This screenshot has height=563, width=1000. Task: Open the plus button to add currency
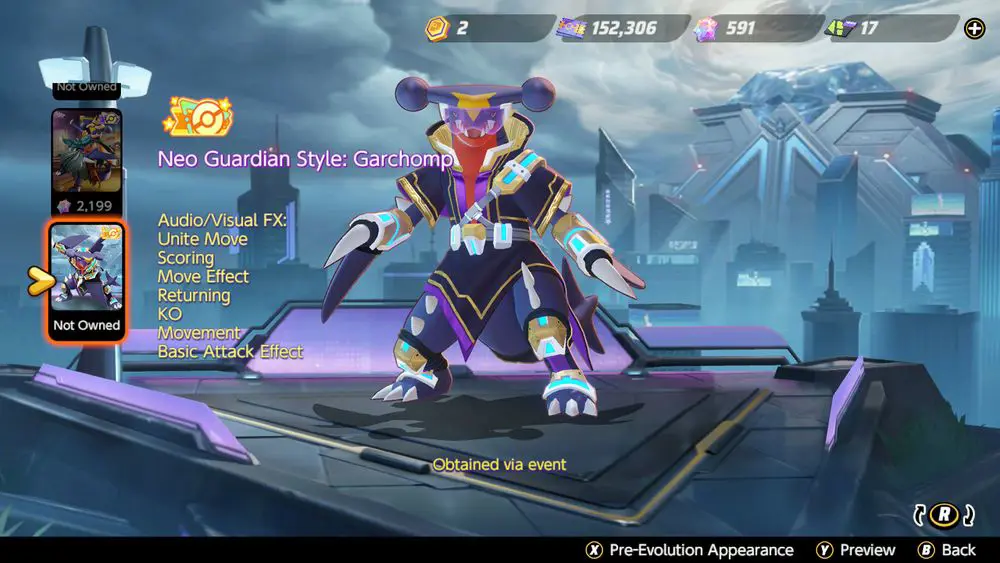tap(974, 29)
